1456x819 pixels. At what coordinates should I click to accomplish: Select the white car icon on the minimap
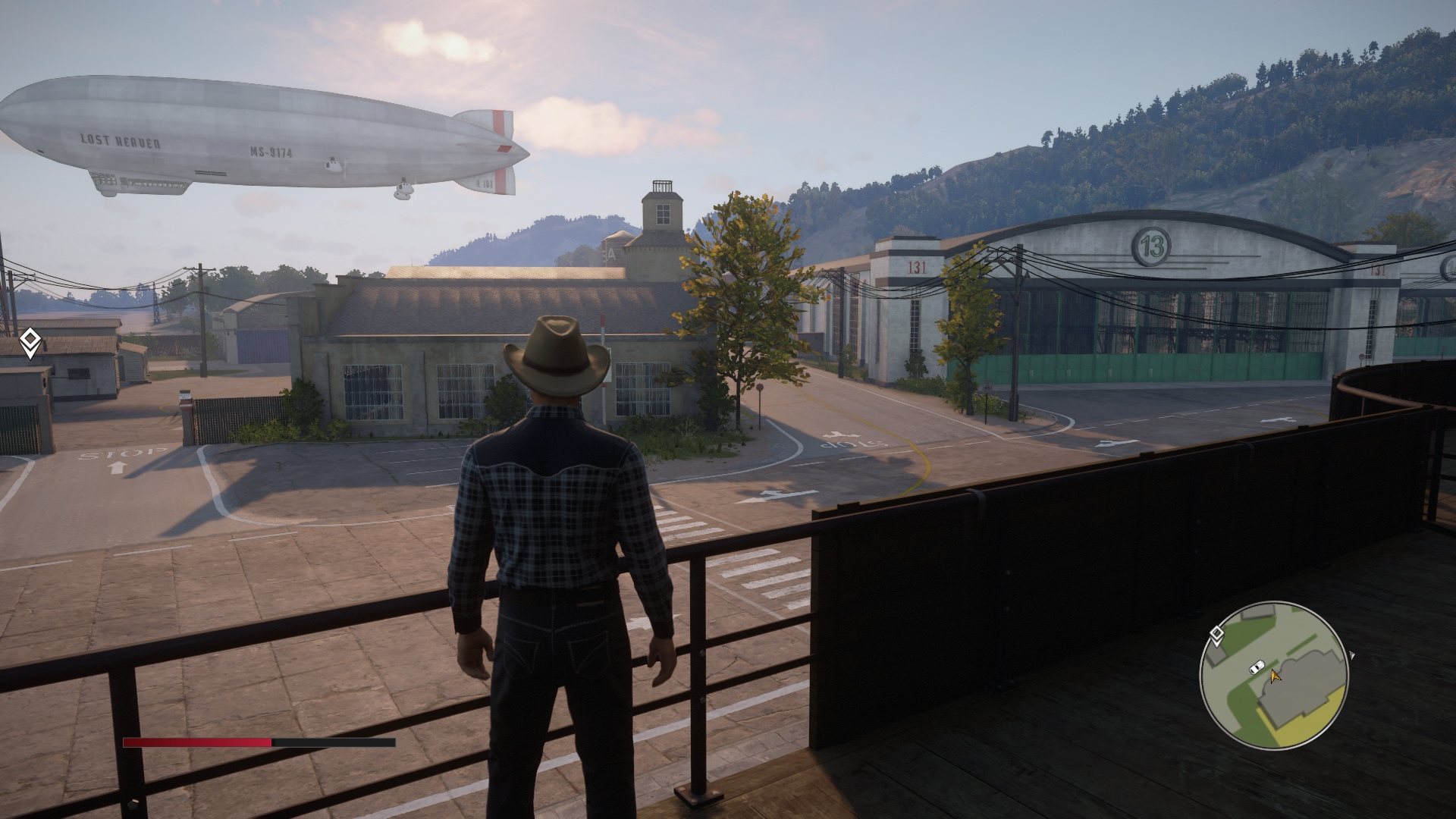[1257, 667]
